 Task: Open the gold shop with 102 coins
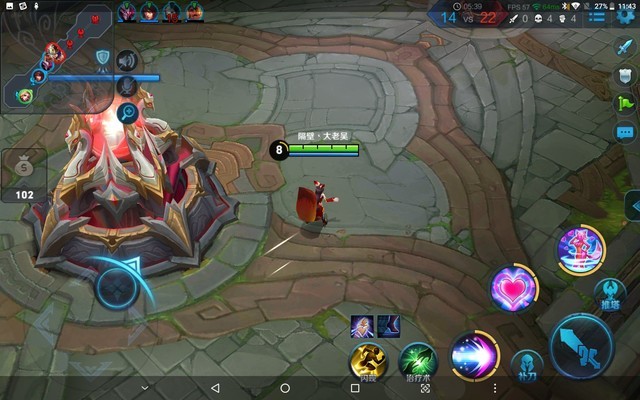click(x=24, y=172)
